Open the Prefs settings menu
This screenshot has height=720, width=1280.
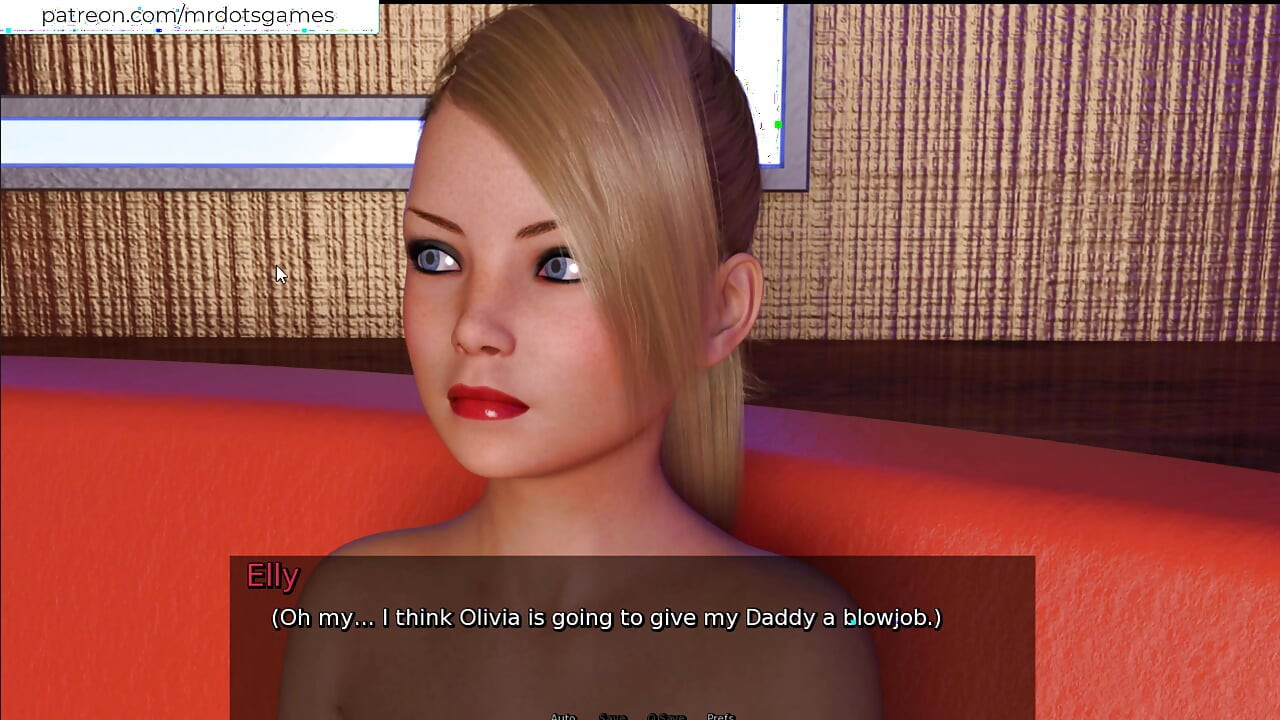(x=721, y=716)
